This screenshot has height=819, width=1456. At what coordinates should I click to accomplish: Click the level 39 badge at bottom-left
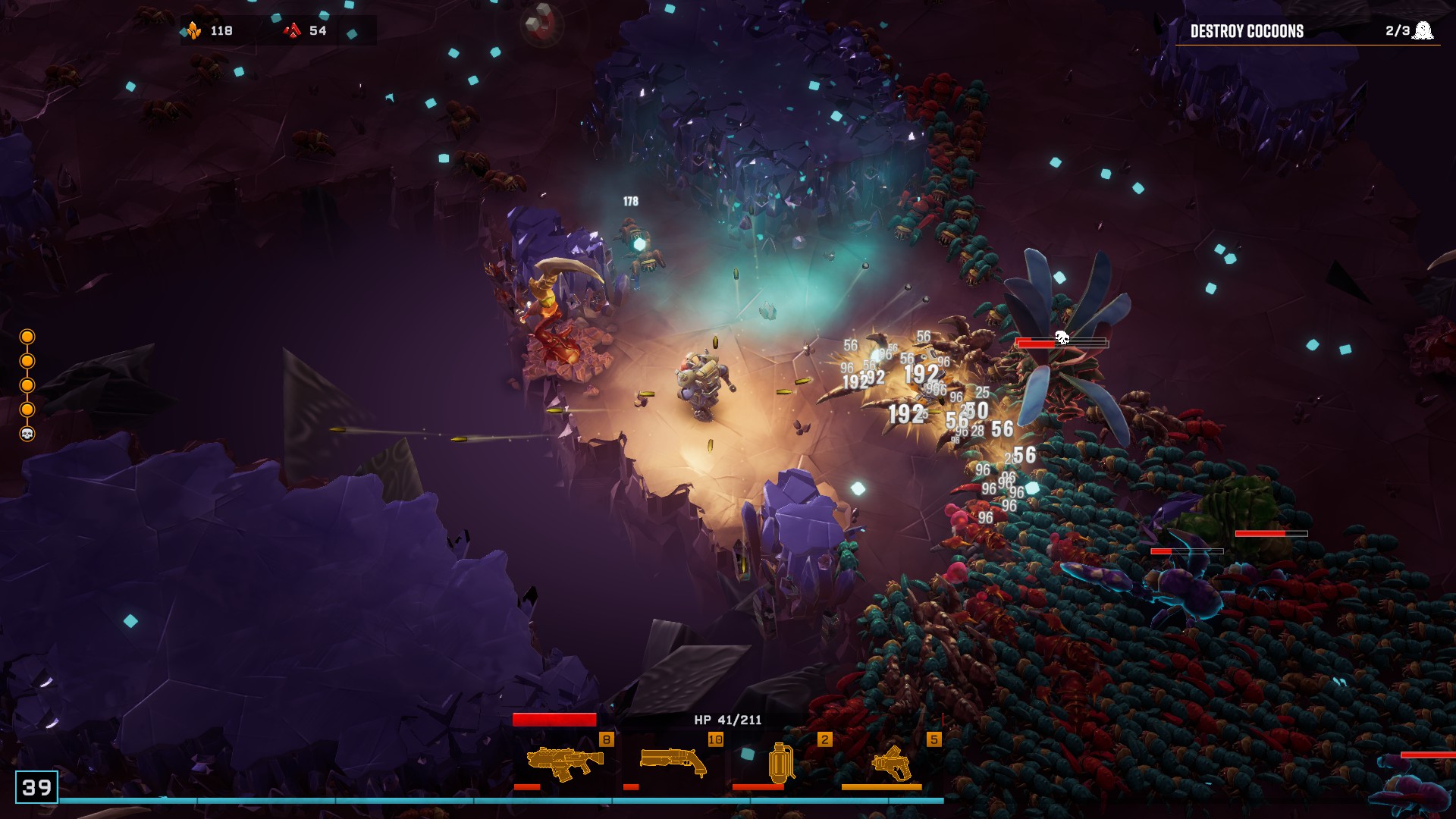point(36,786)
